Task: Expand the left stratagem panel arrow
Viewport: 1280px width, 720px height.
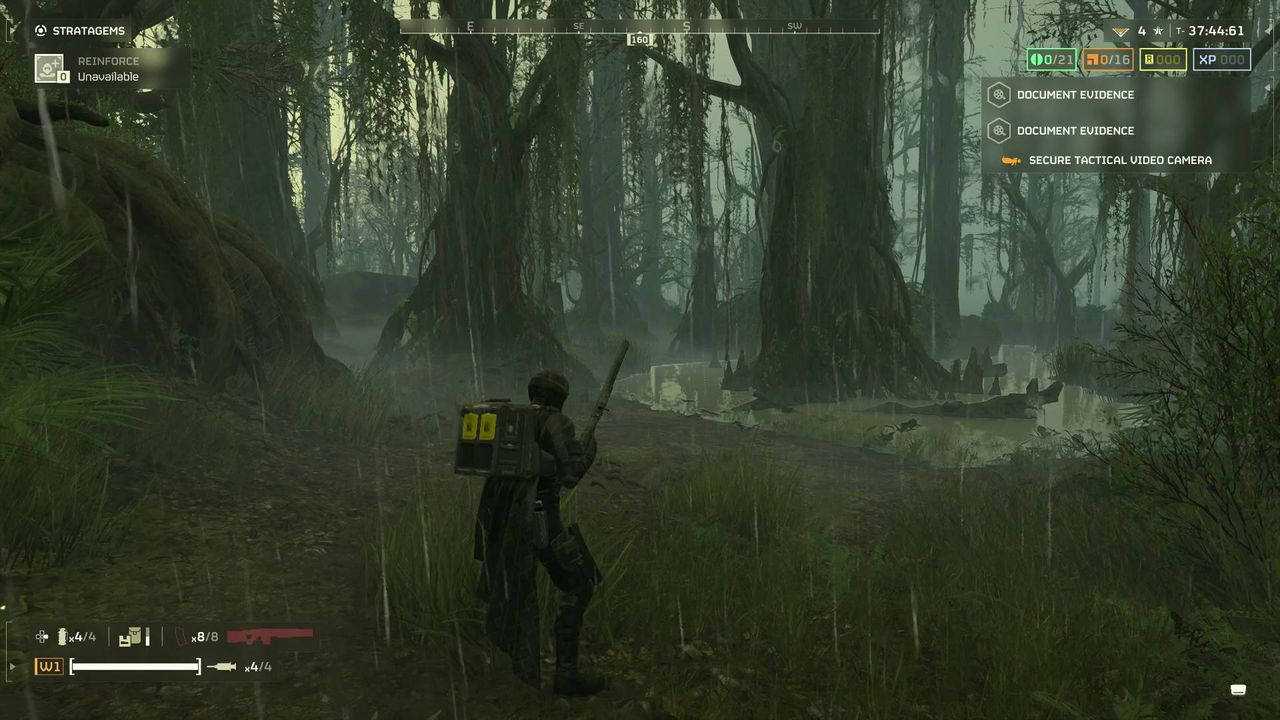Action: [9, 30]
